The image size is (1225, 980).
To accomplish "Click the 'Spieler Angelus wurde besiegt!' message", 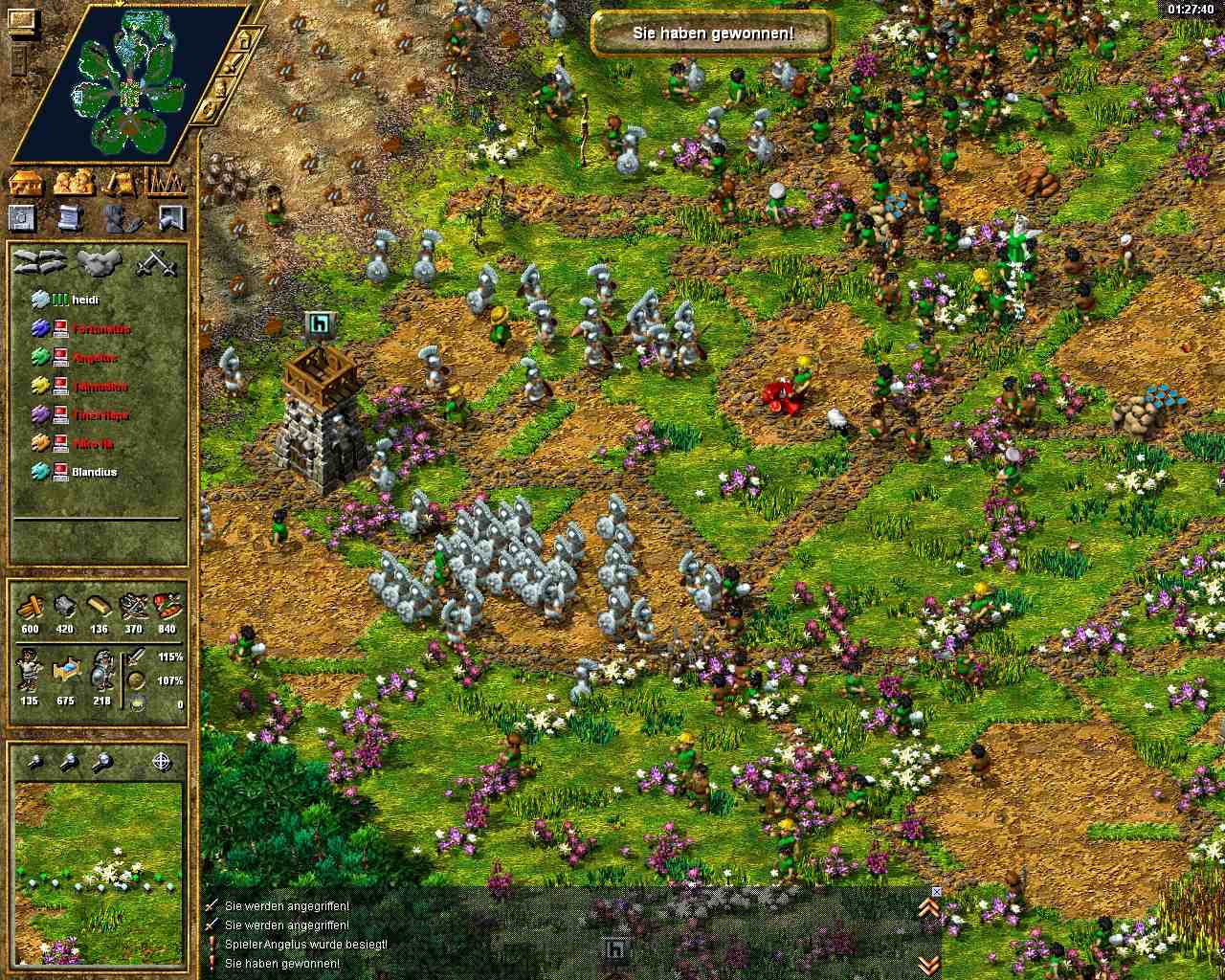I will pos(305,945).
